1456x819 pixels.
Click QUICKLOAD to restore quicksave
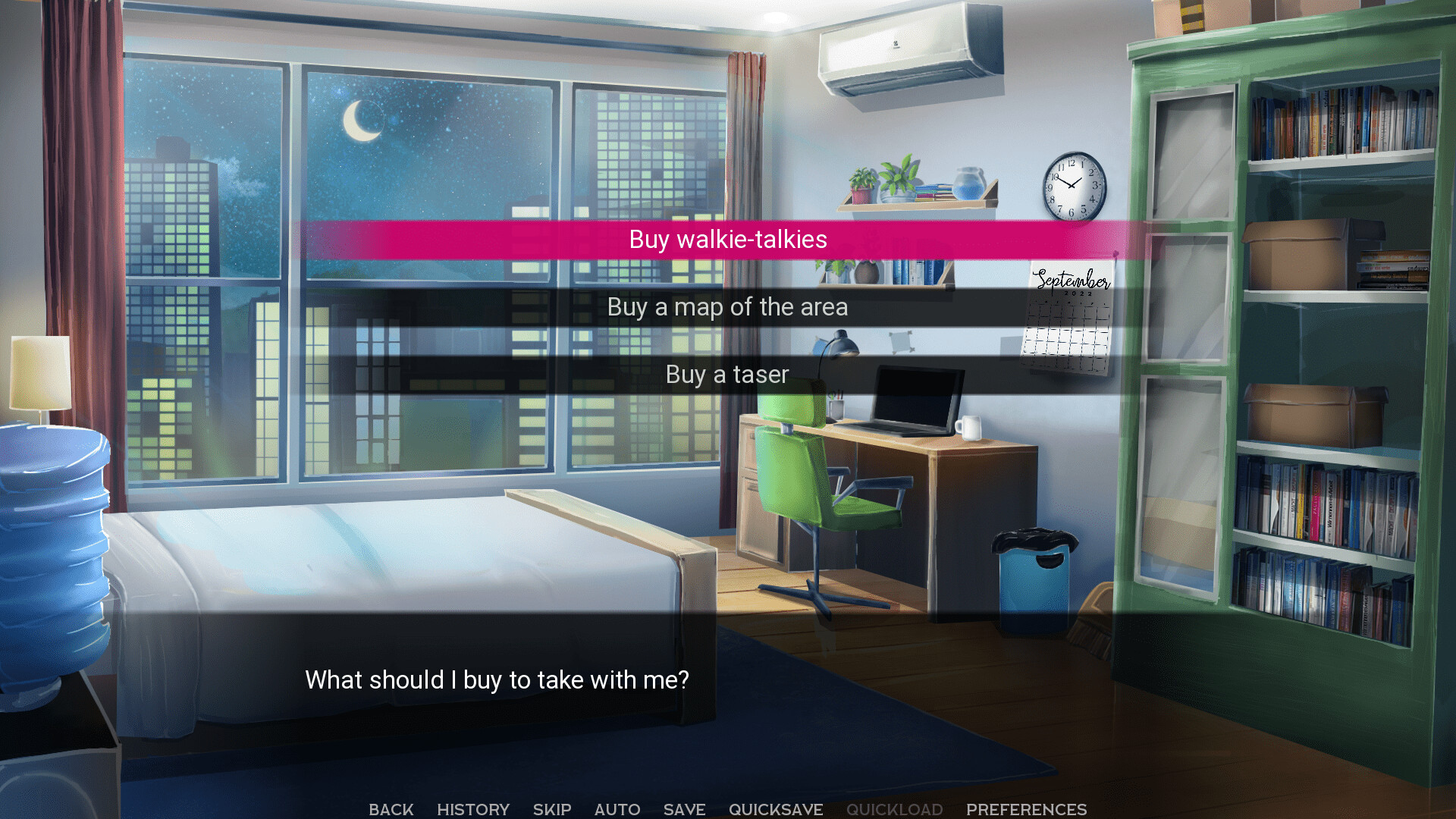coord(896,809)
